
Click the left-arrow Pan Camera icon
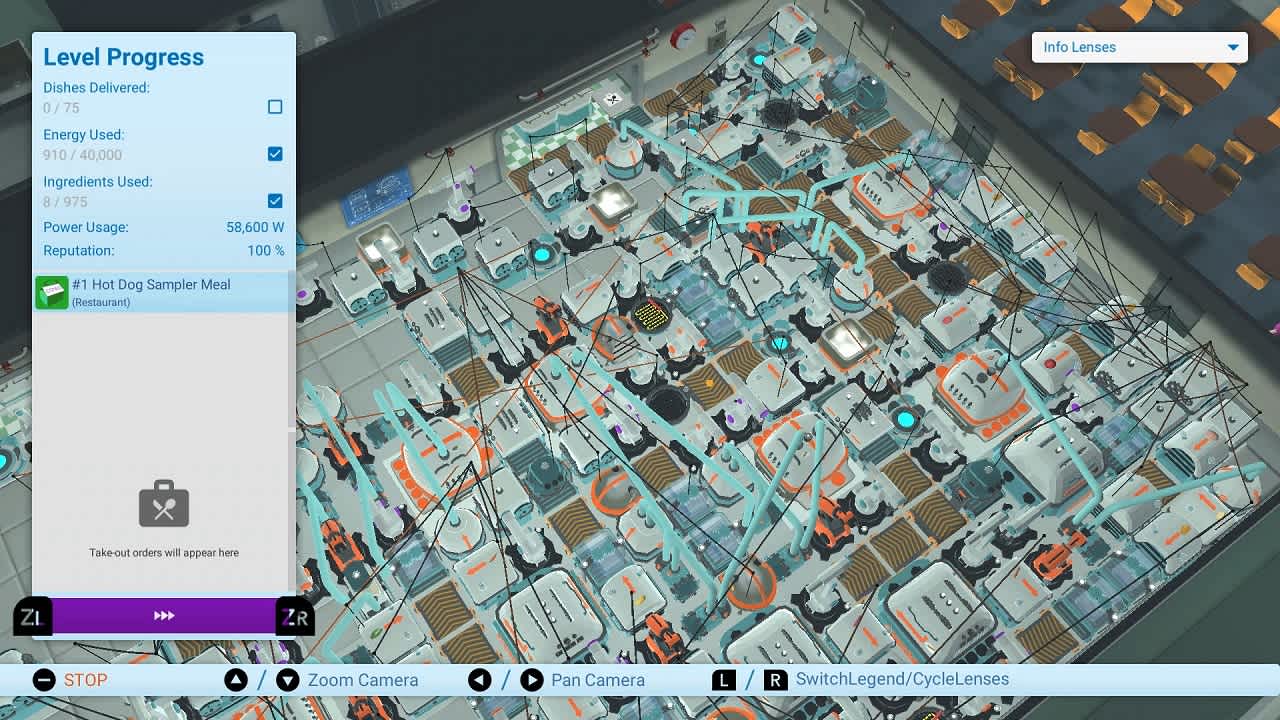click(480, 680)
